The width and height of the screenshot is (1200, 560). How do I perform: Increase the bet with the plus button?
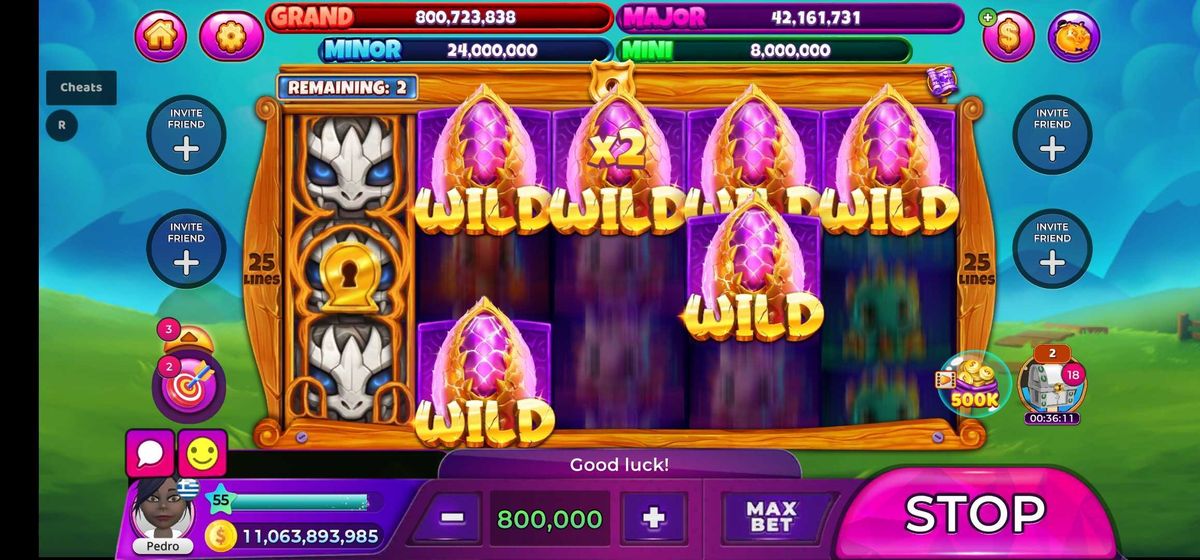[x=654, y=519]
